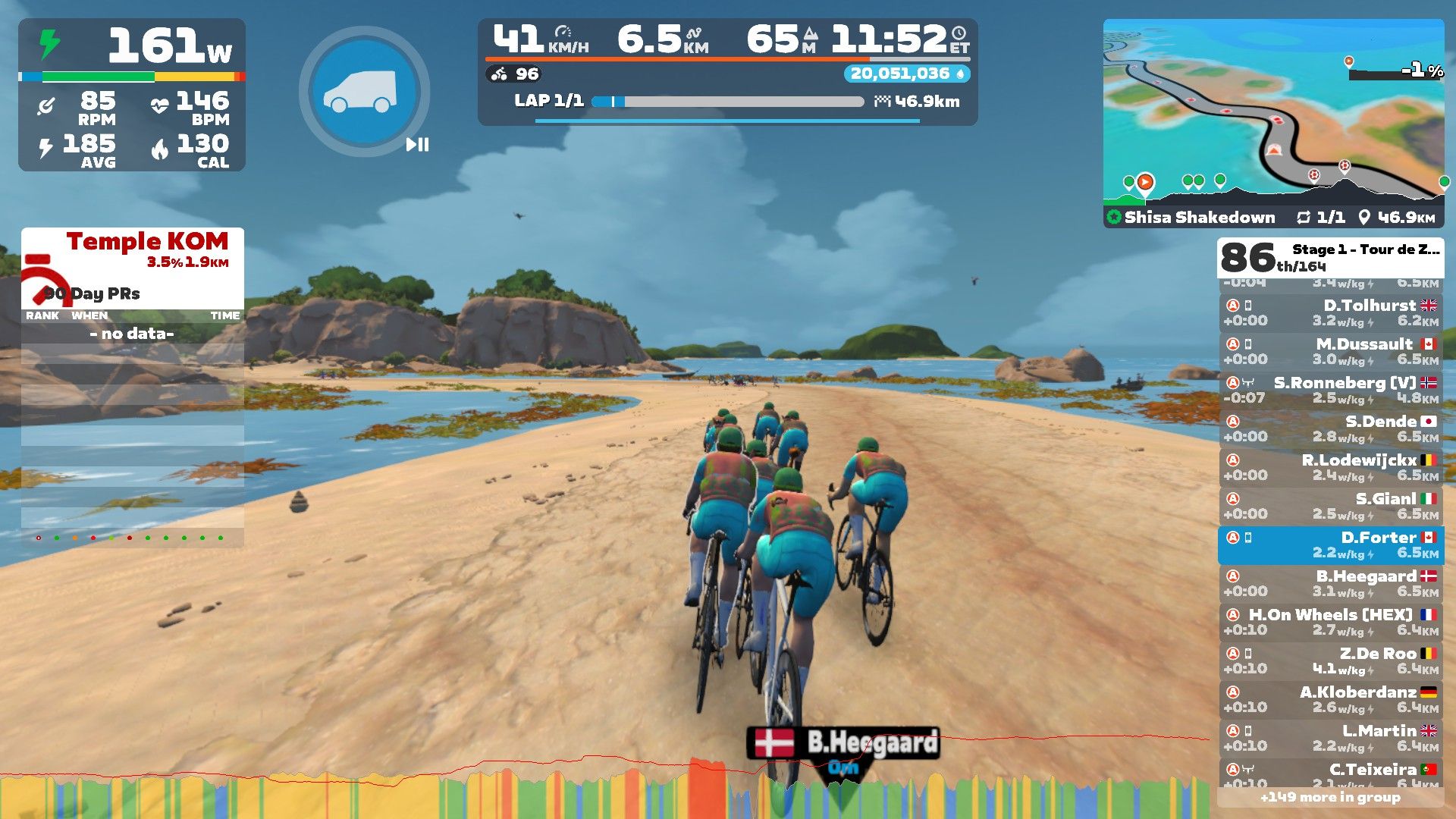
Task: Click the minimap route view
Action: click(x=1272, y=114)
